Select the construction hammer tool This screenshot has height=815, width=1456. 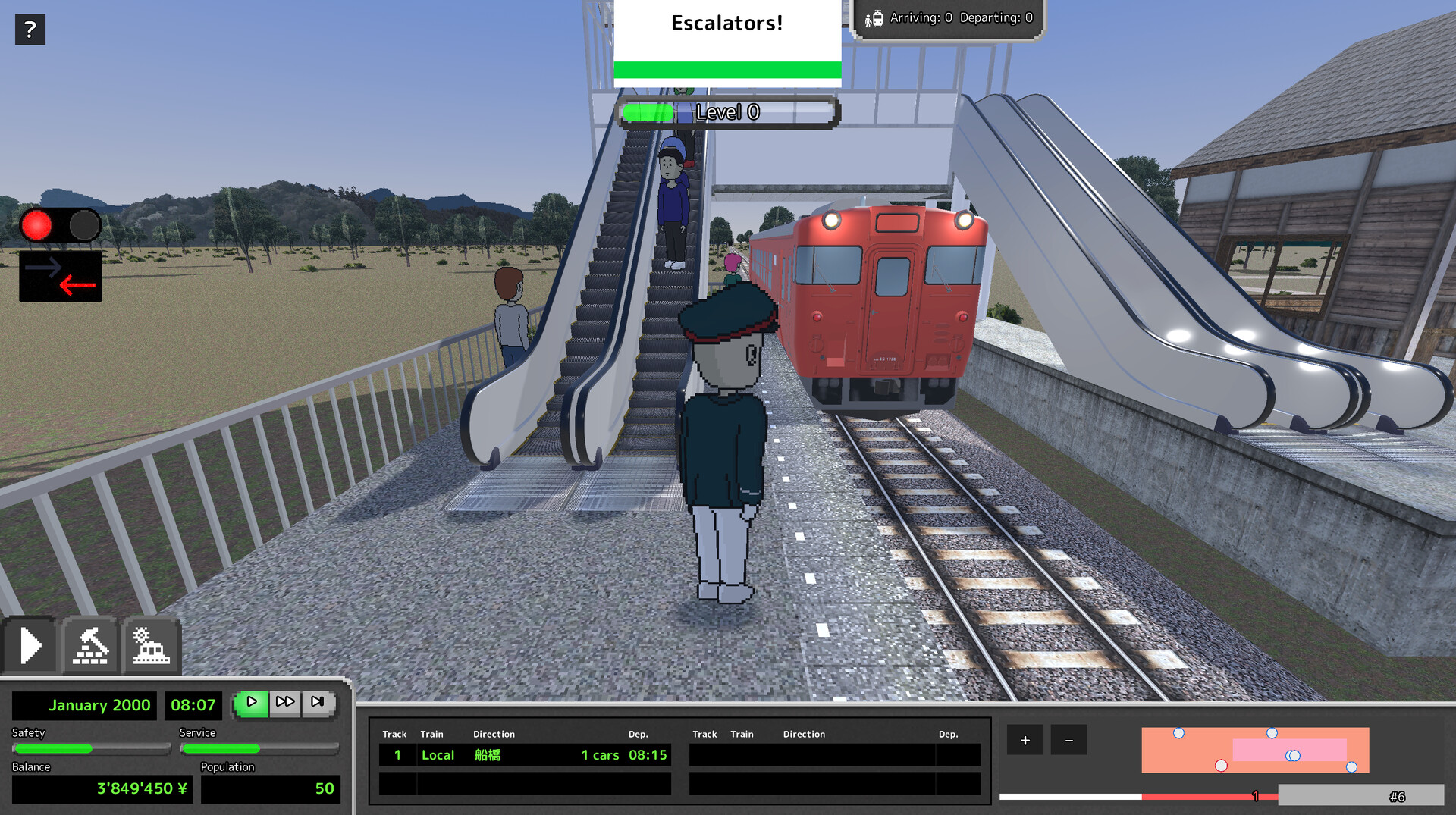90,645
